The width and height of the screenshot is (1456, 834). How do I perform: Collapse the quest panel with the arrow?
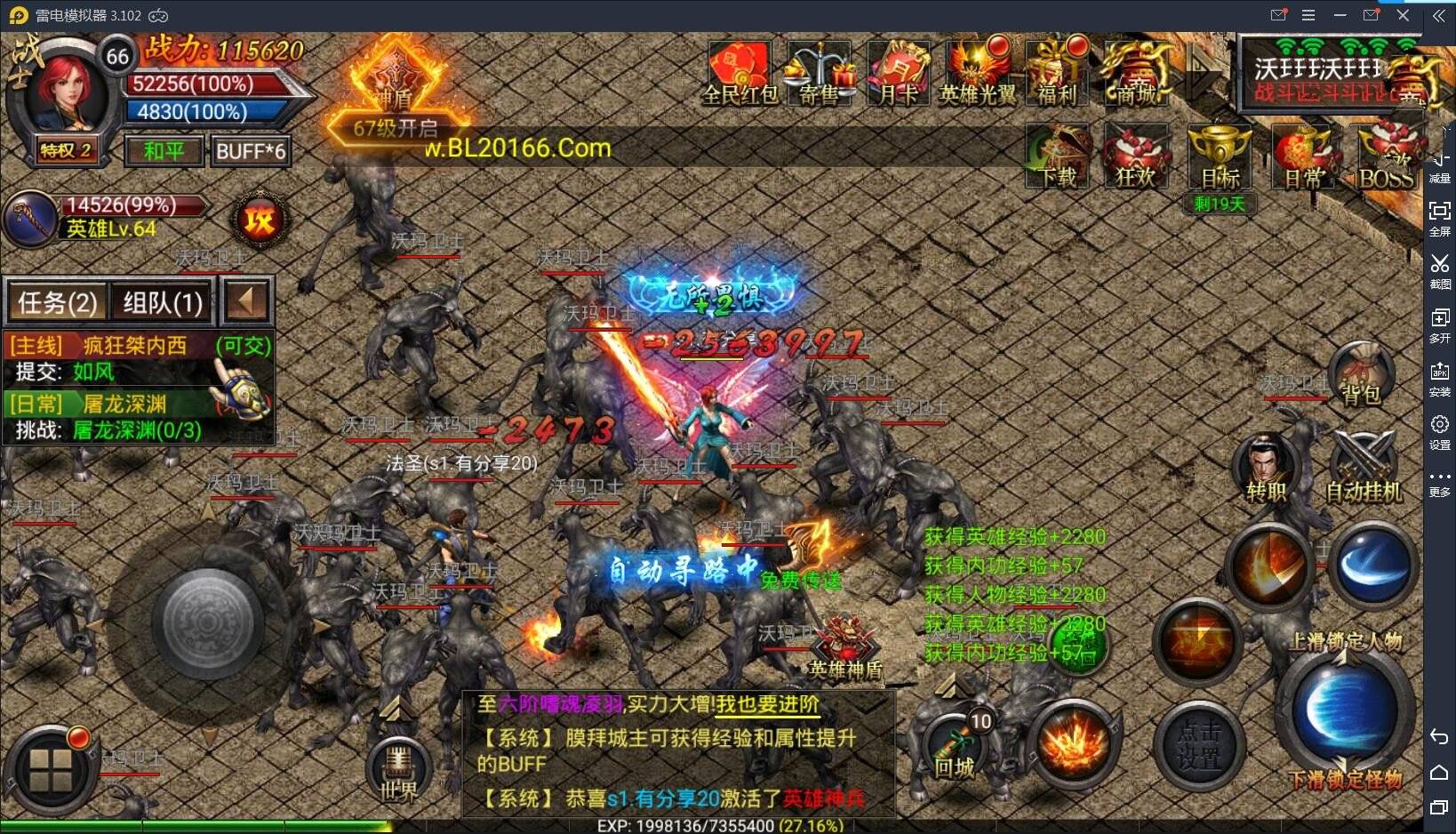pyautogui.click(x=246, y=302)
